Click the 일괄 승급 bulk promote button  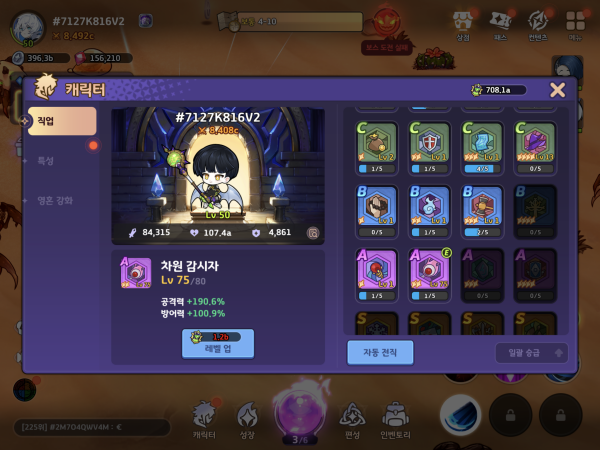pos(531,353)
